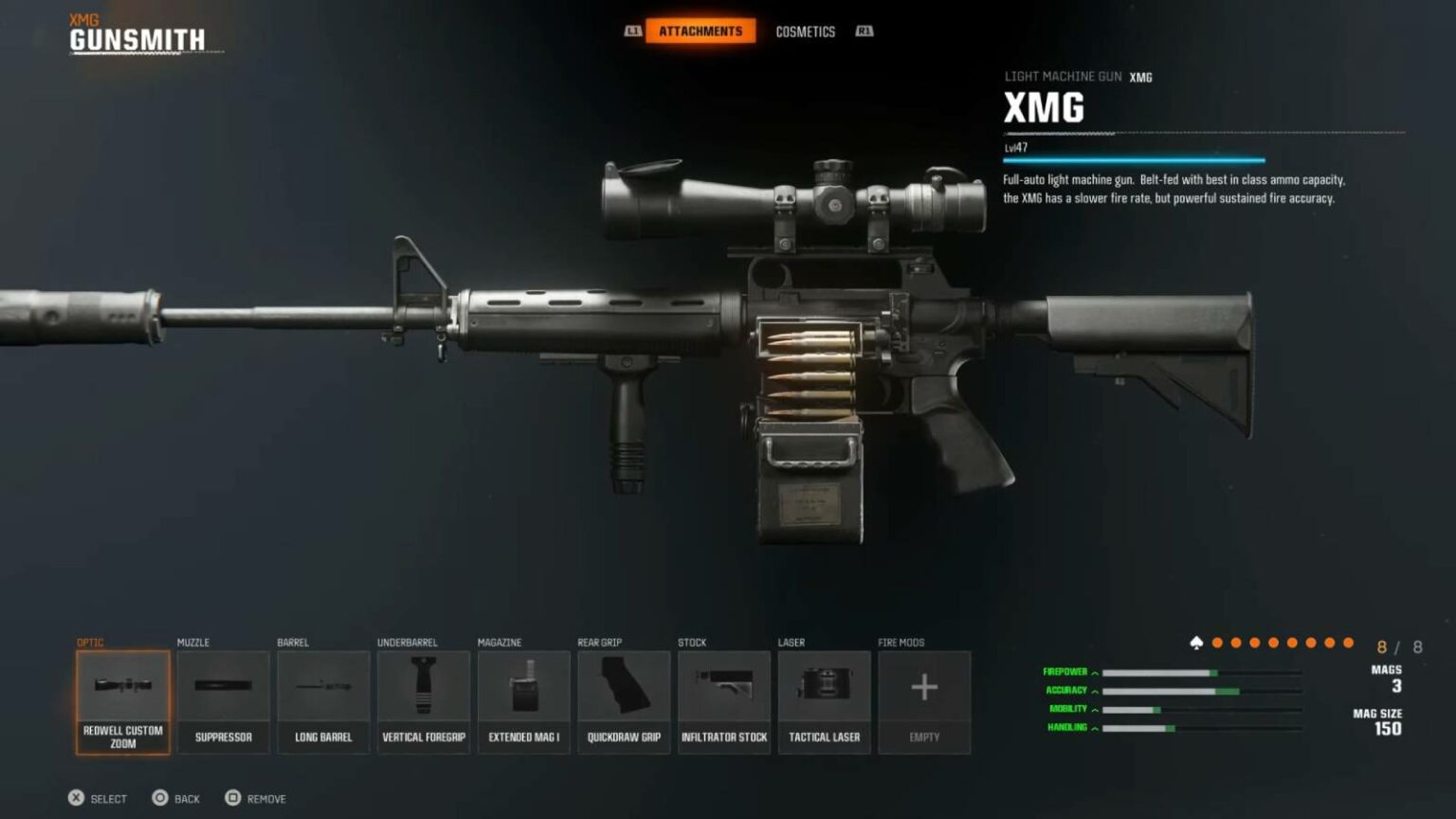Select the Extended Mag I magazine
Screen dimensions: 1456x819
point(523,701)
